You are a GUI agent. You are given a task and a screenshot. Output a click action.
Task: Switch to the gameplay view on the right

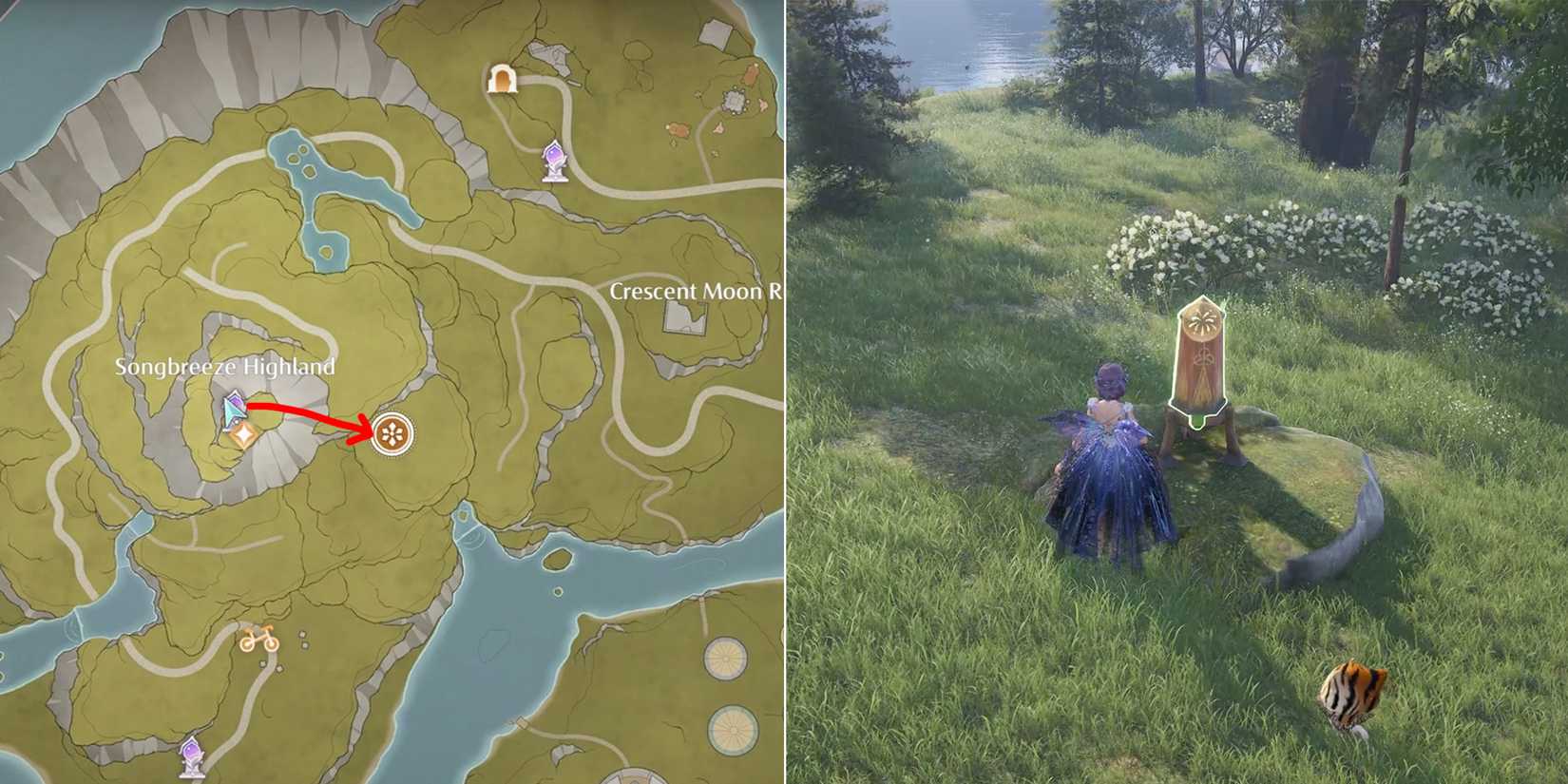pos(1178,392)
